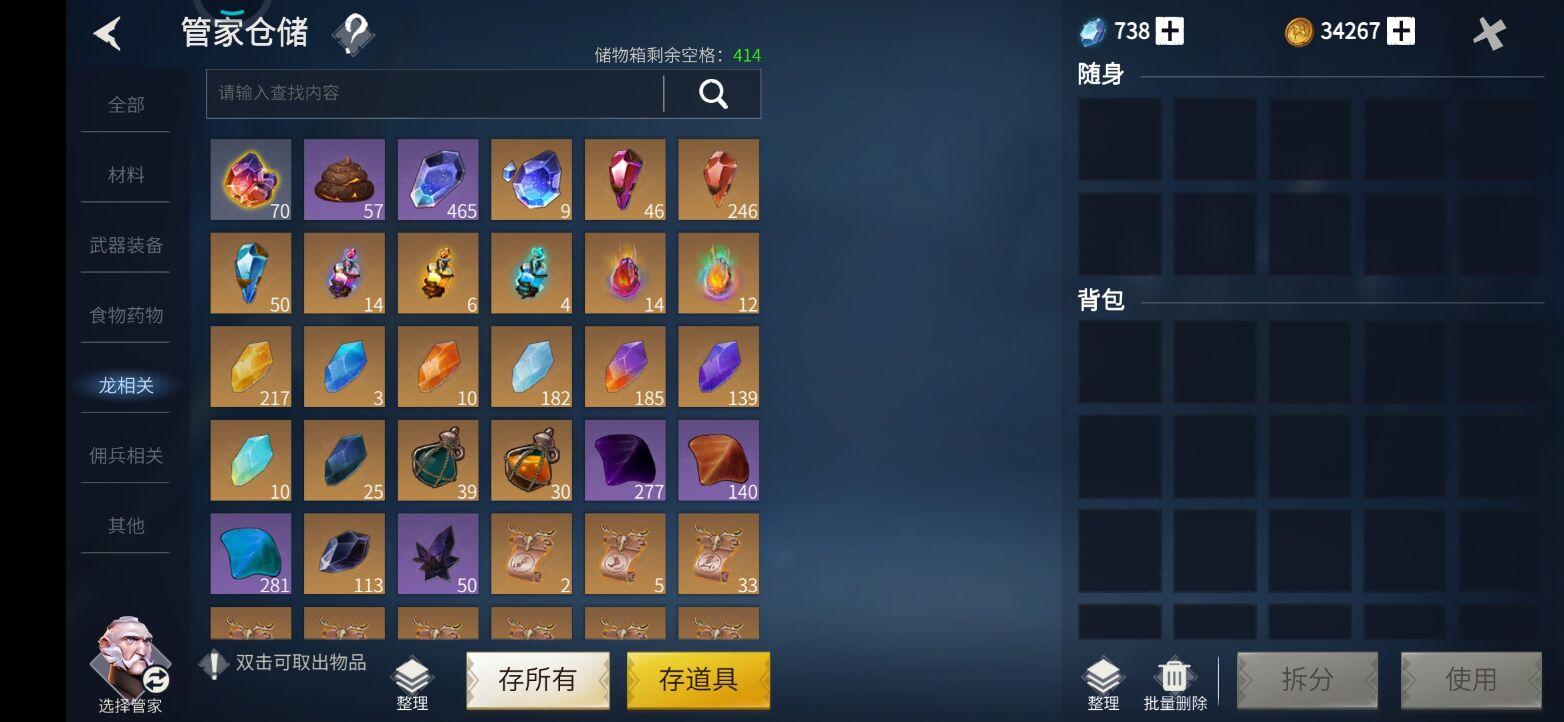Click the search magnifier icon
Screen dimensions: 1564x722
(x=712, y=93)
